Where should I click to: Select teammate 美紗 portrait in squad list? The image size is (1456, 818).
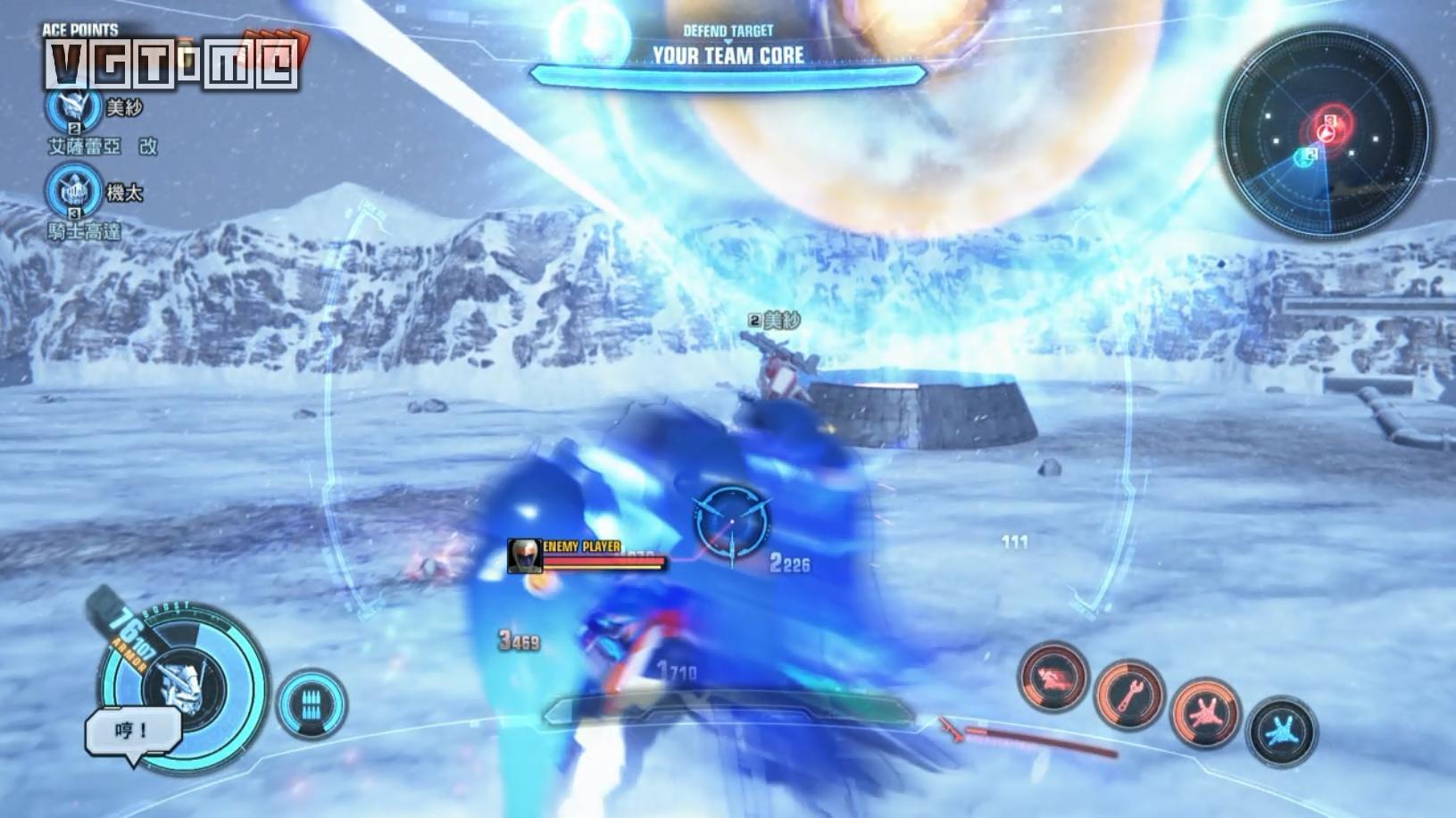[73, 106]
